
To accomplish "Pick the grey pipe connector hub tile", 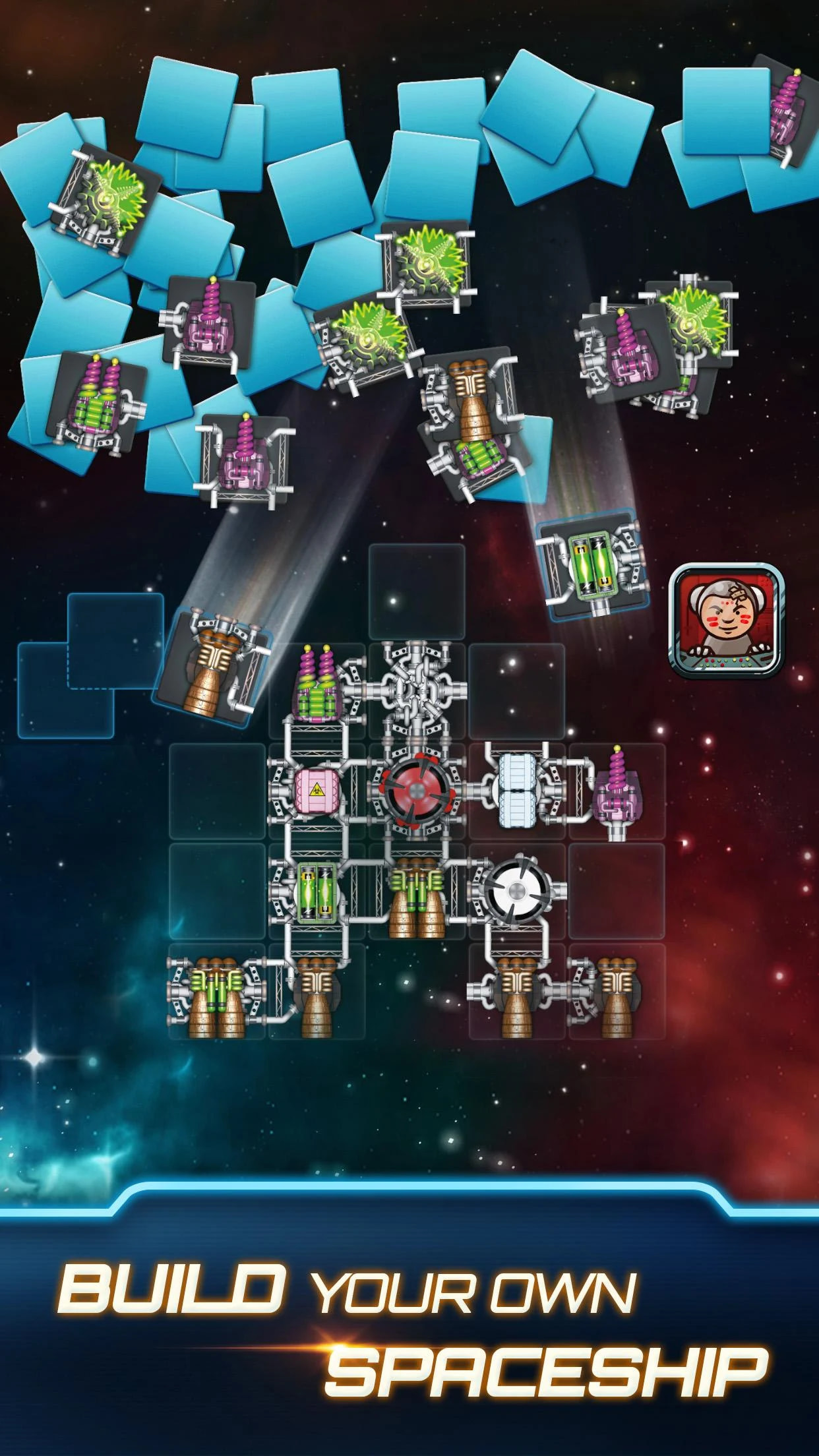I will [x=417, y=692].
